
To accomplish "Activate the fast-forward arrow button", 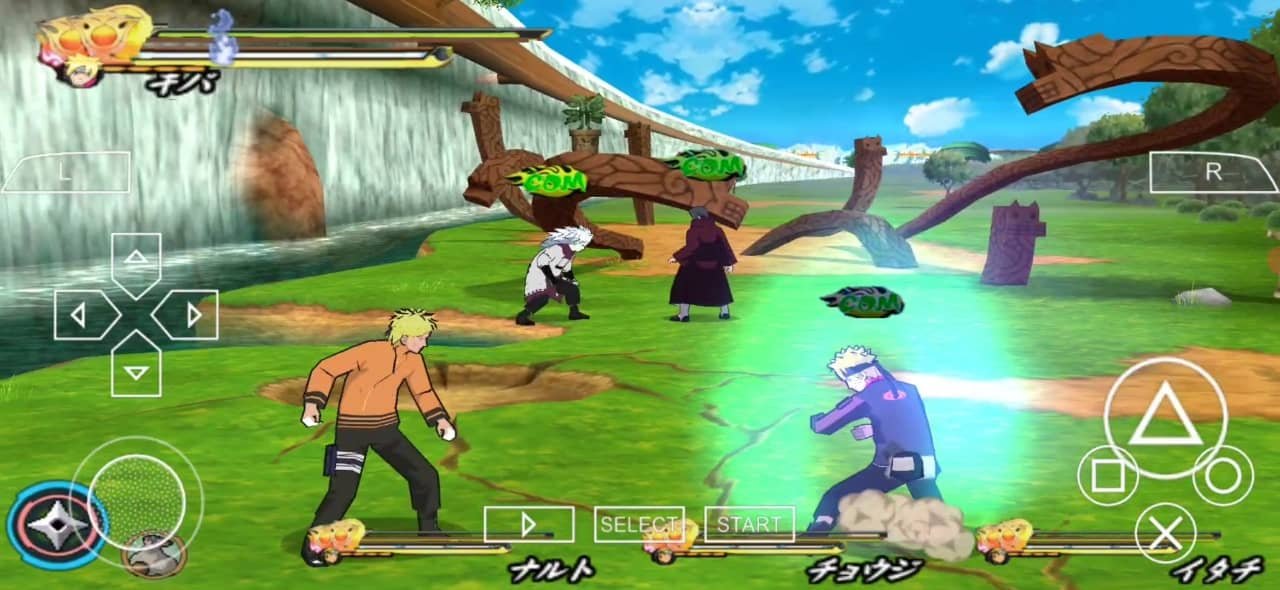I will point(529,524).
